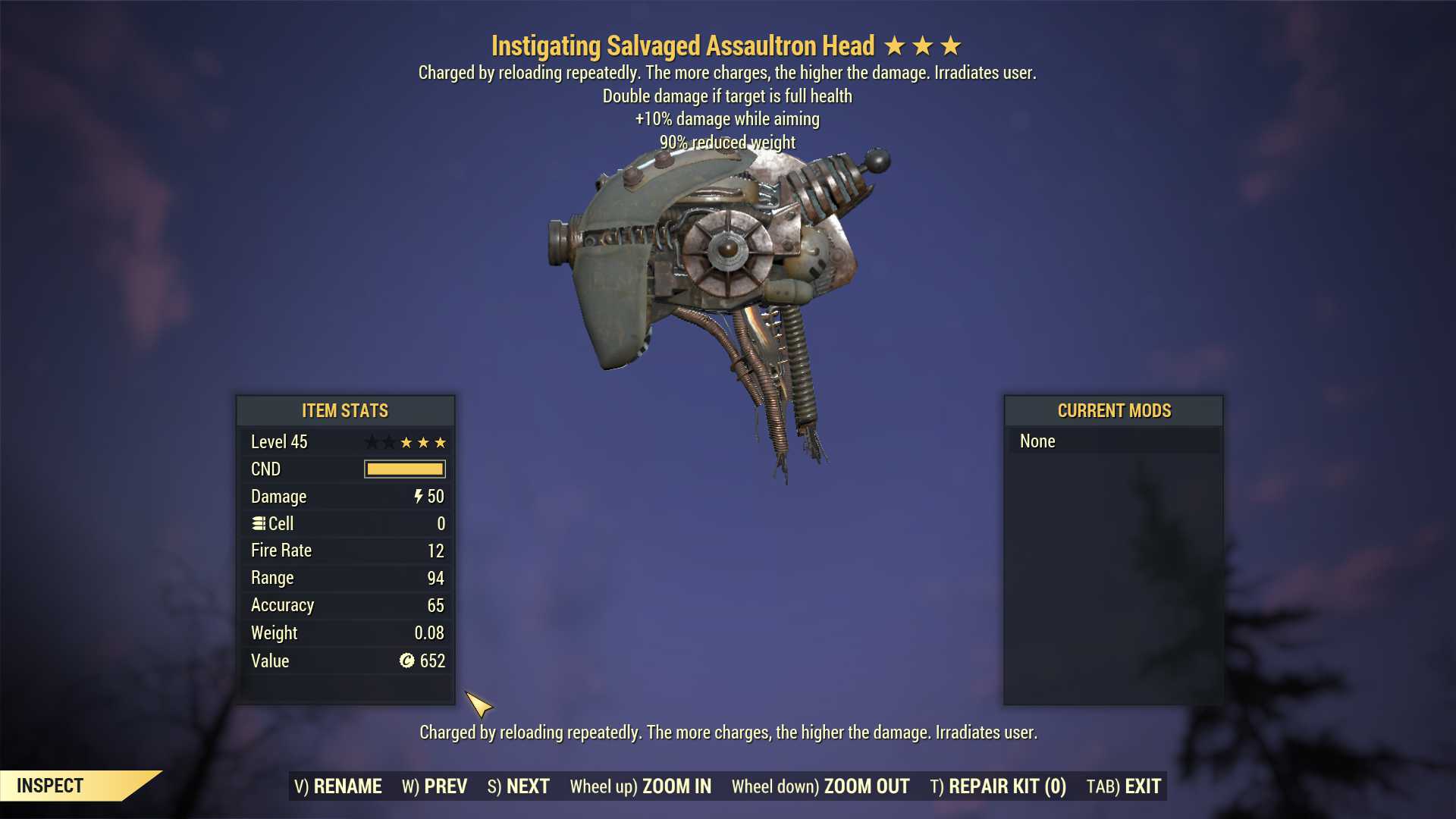Switch to the INSPECT tab

pos(51,786)
